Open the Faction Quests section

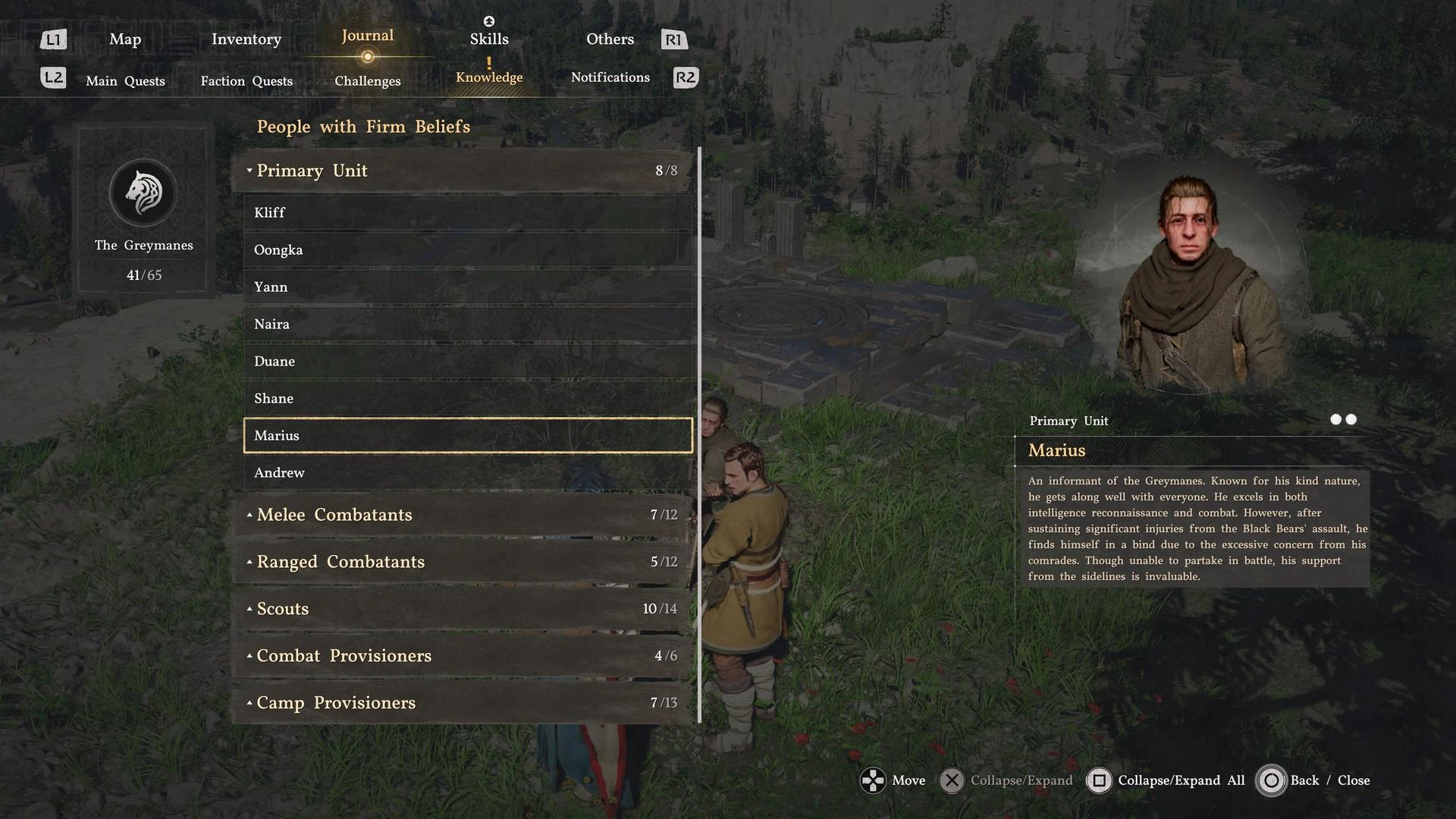[246, 81]
